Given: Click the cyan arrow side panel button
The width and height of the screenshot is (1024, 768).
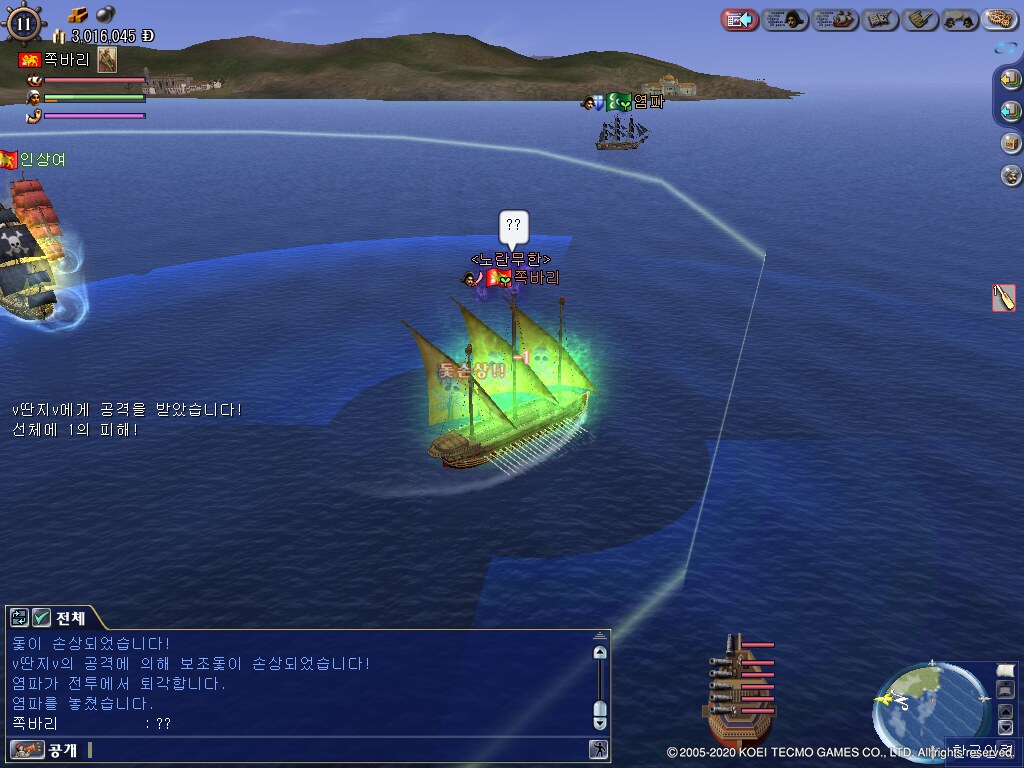Looking at the screenshot, I should 1010,110.
